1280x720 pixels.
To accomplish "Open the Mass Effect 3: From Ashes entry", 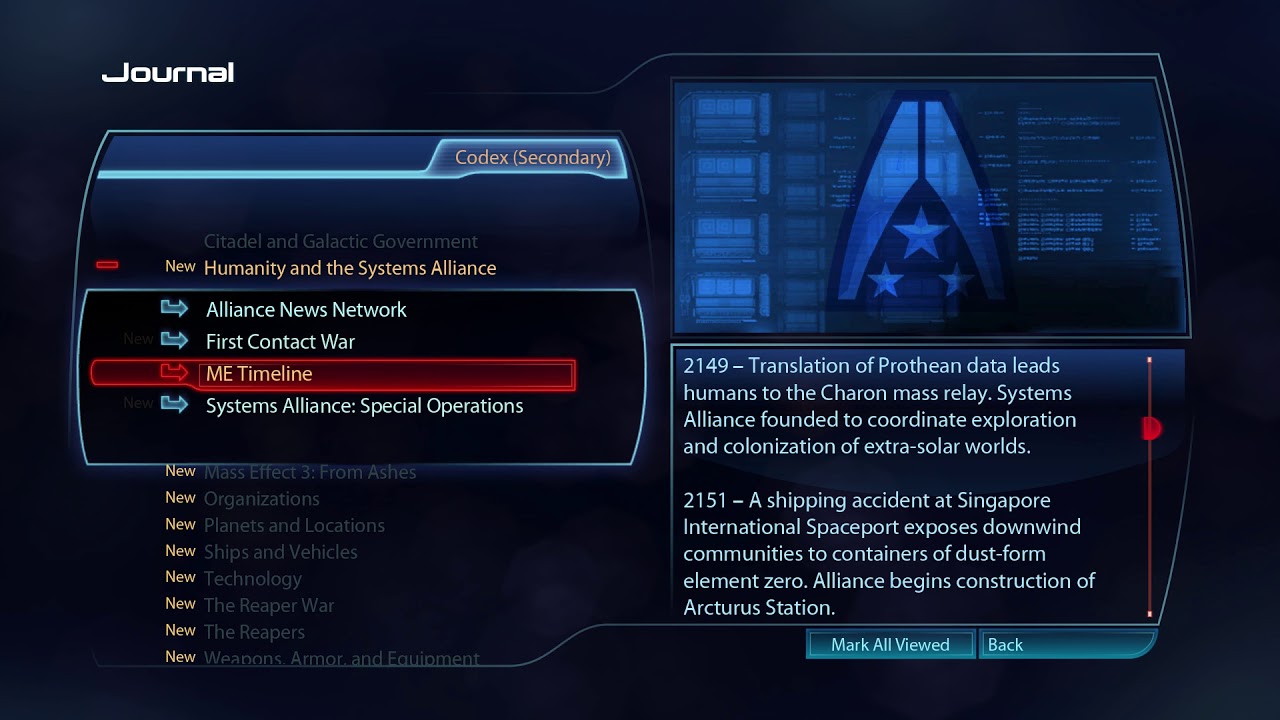I will 310,471.
